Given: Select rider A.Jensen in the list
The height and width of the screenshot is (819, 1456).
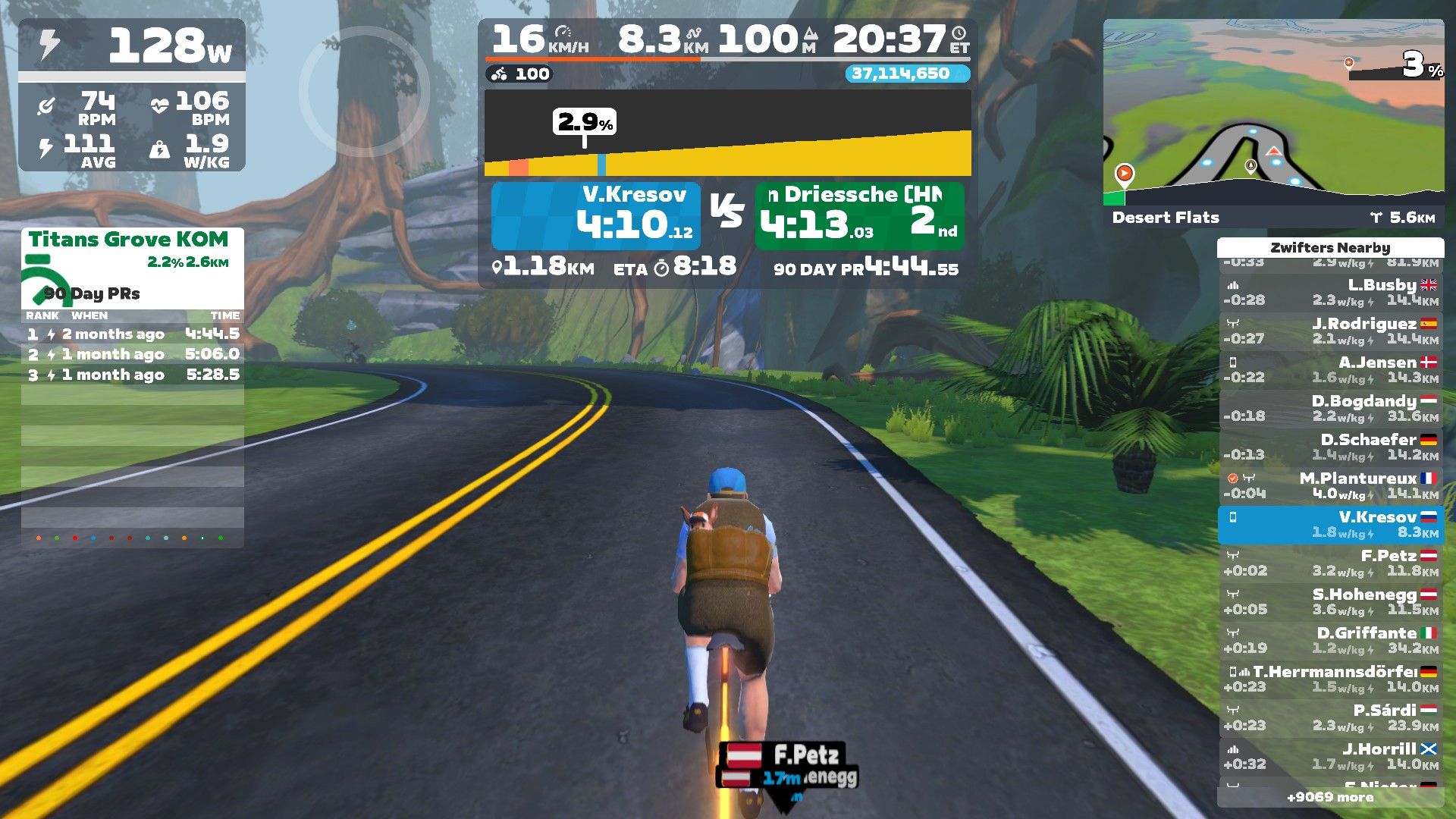Looking at the screenshot, I should [x=1331, y=370].
